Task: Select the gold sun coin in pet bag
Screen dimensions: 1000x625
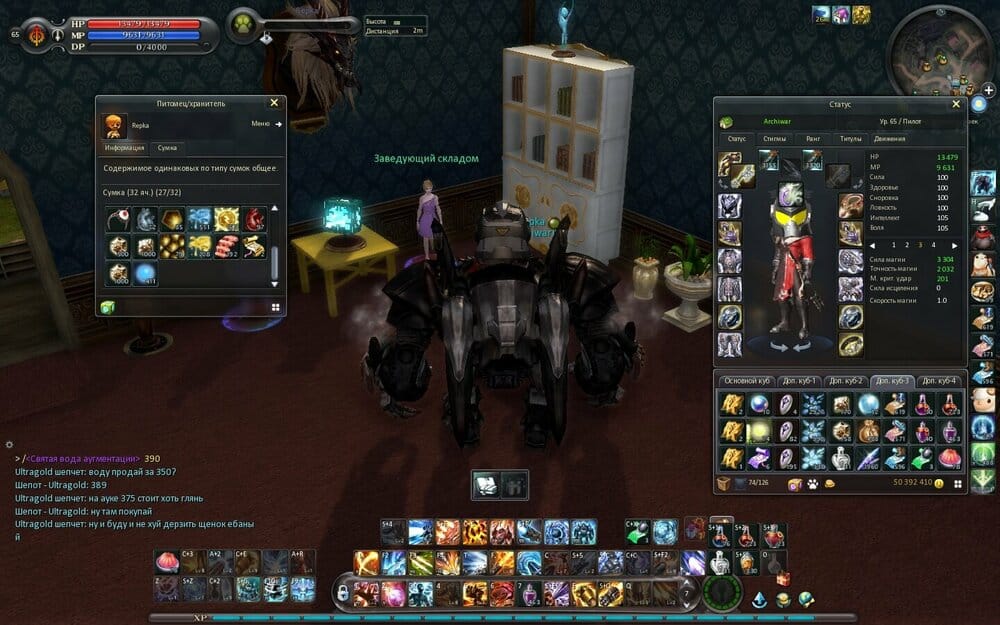Action: coord(226,219)
